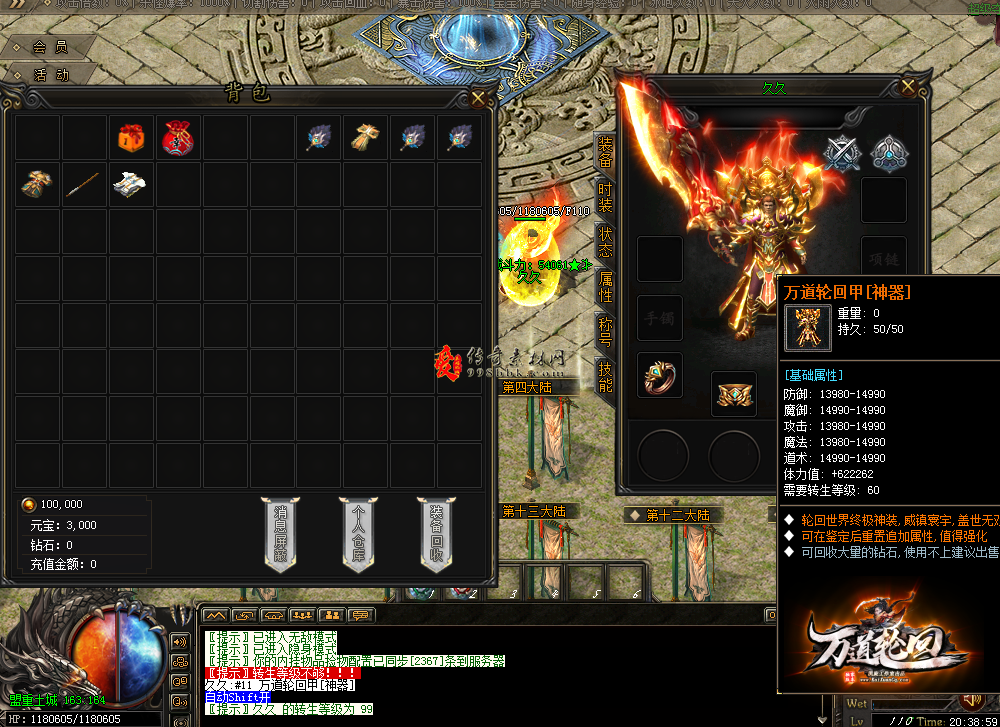Open 个人仓库 personal warehouse
Viewport: 1000px width, 727px height.
click(x=358, y=533)
